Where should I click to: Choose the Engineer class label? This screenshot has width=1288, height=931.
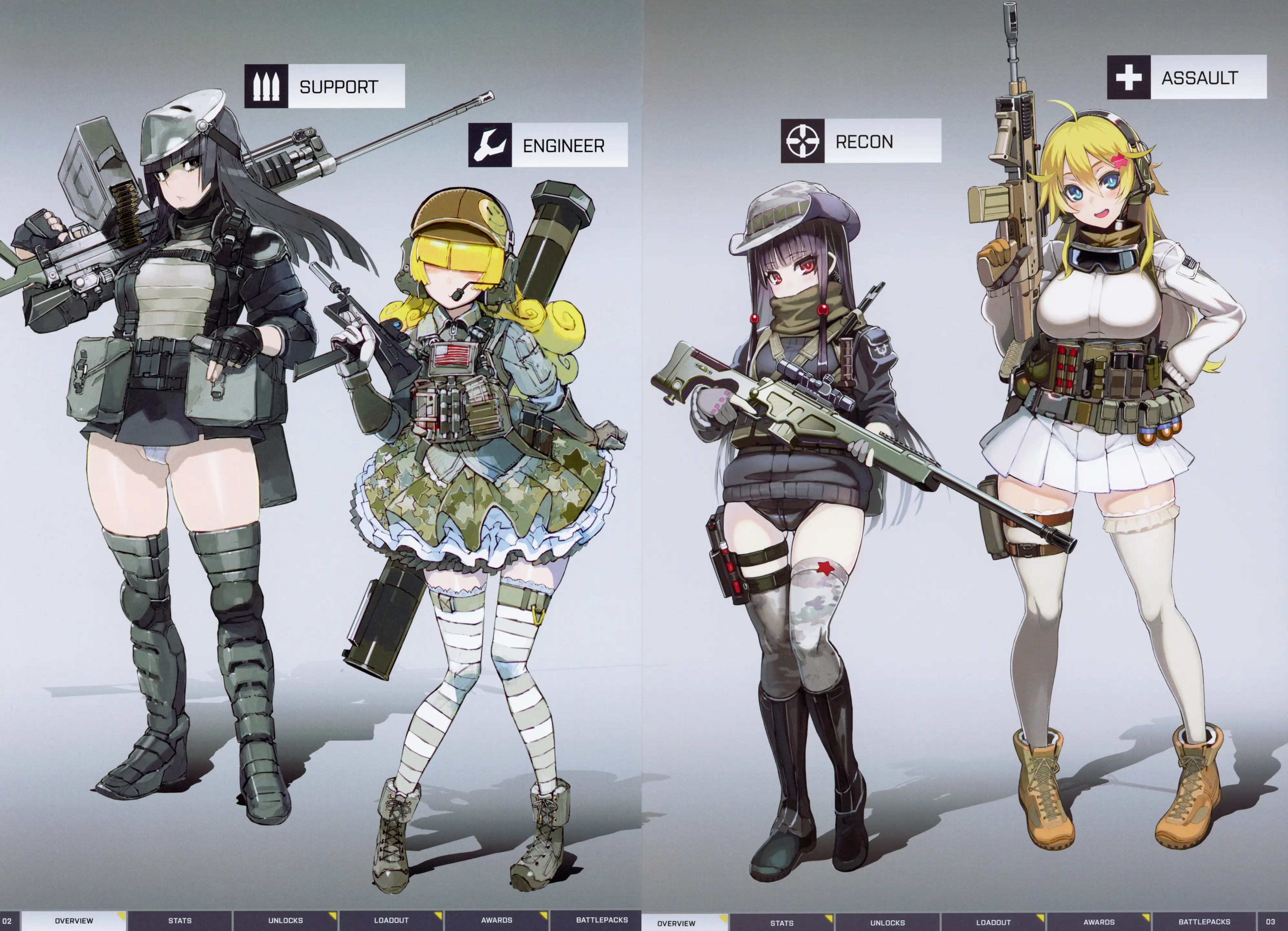tap(563, 146)
